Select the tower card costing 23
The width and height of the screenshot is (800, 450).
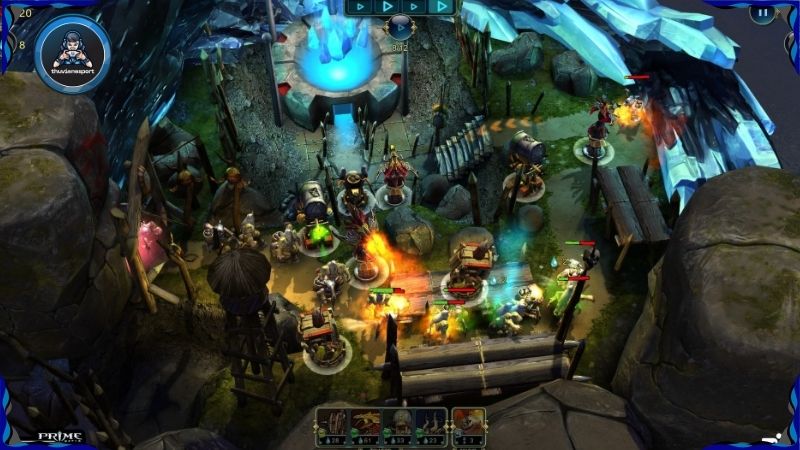click(430, 425)
